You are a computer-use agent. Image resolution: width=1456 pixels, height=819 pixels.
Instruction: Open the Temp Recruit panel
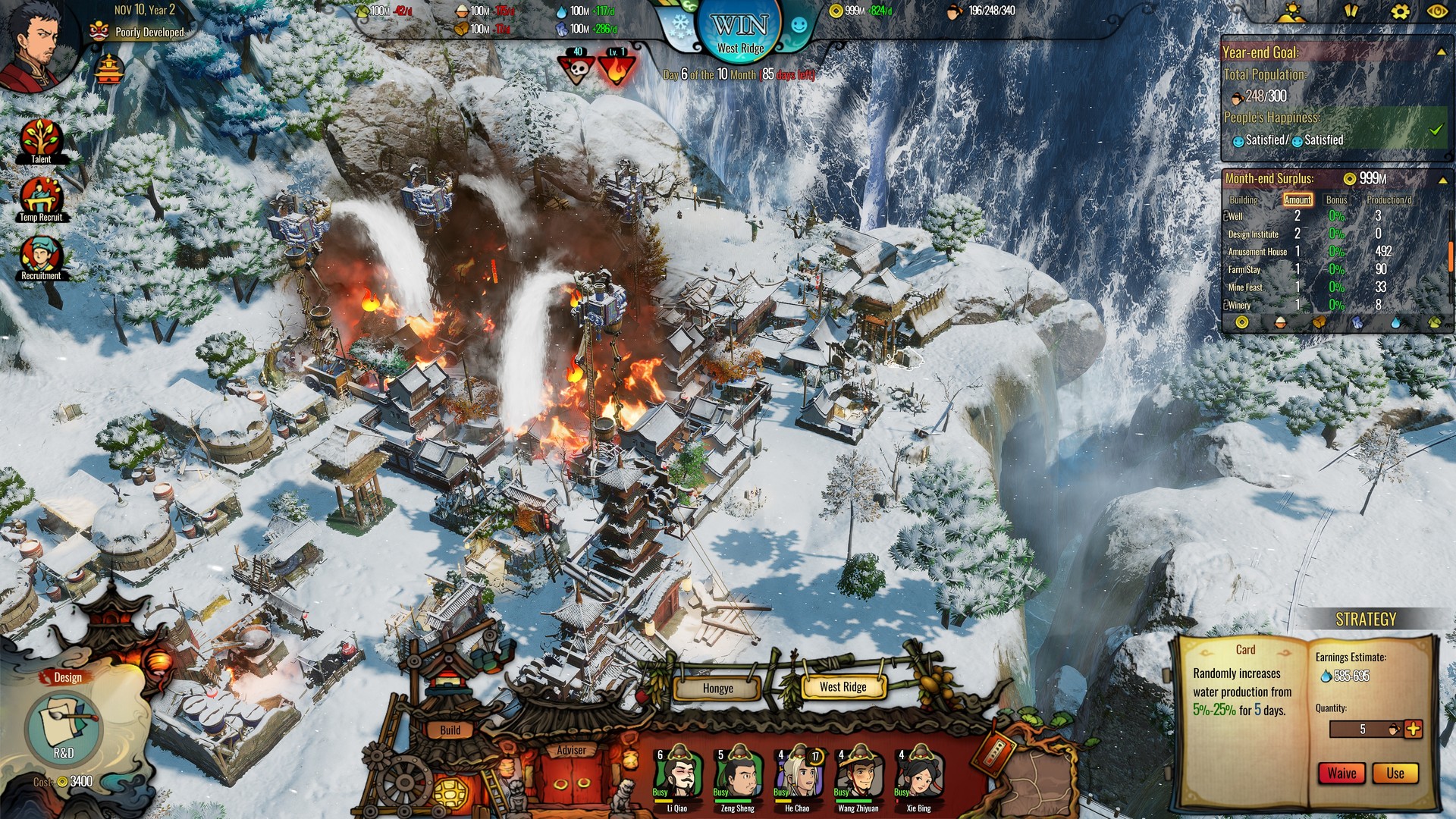tap(41, 199)
